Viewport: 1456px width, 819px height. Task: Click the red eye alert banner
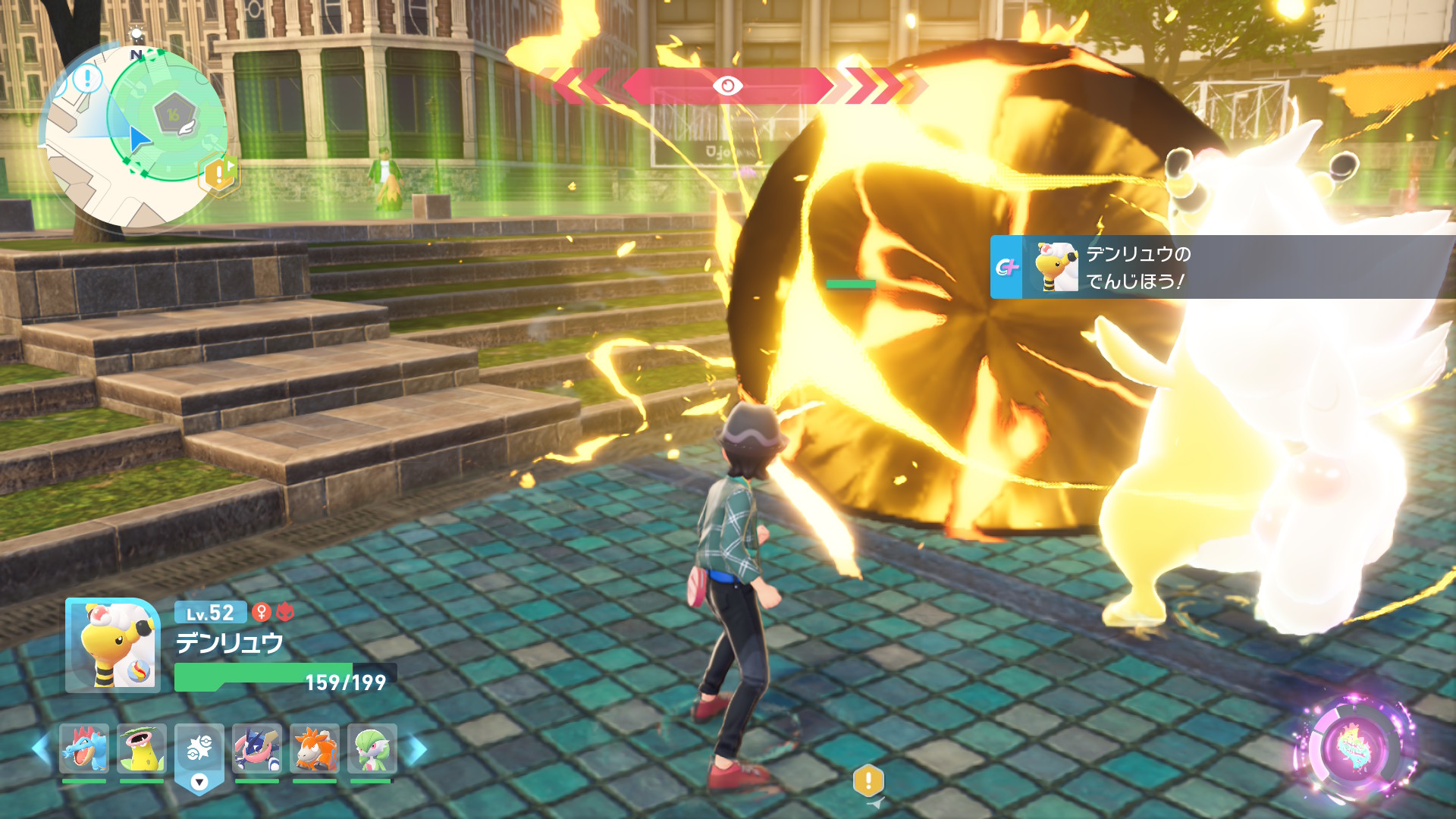pyautogui.click(x=726, y=86)
